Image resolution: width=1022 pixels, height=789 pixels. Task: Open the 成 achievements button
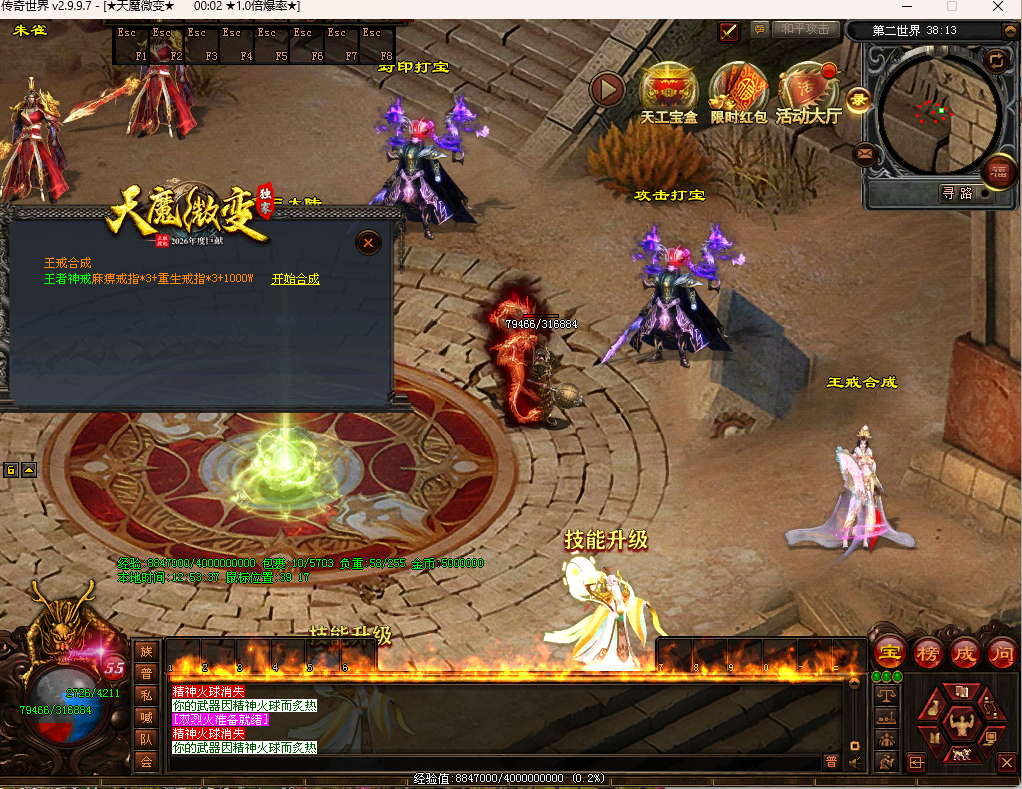click(x=964, y=653)
